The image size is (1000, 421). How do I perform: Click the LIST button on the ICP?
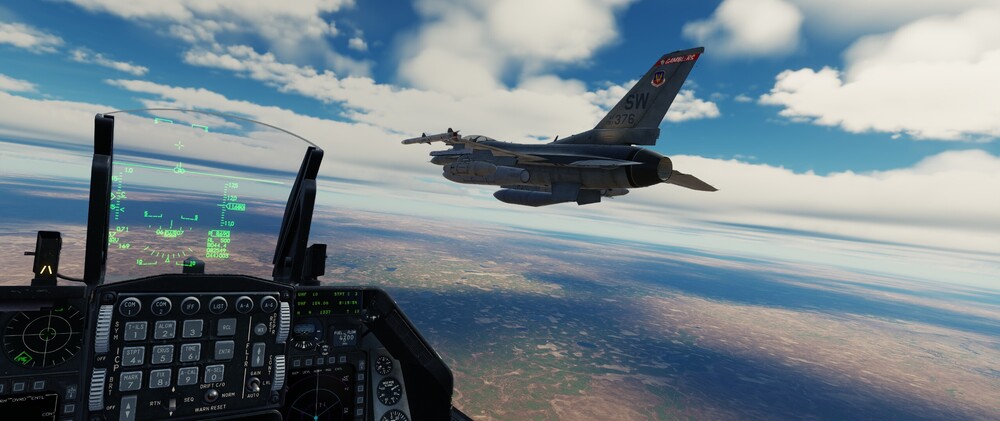click(x=218, y=305)
